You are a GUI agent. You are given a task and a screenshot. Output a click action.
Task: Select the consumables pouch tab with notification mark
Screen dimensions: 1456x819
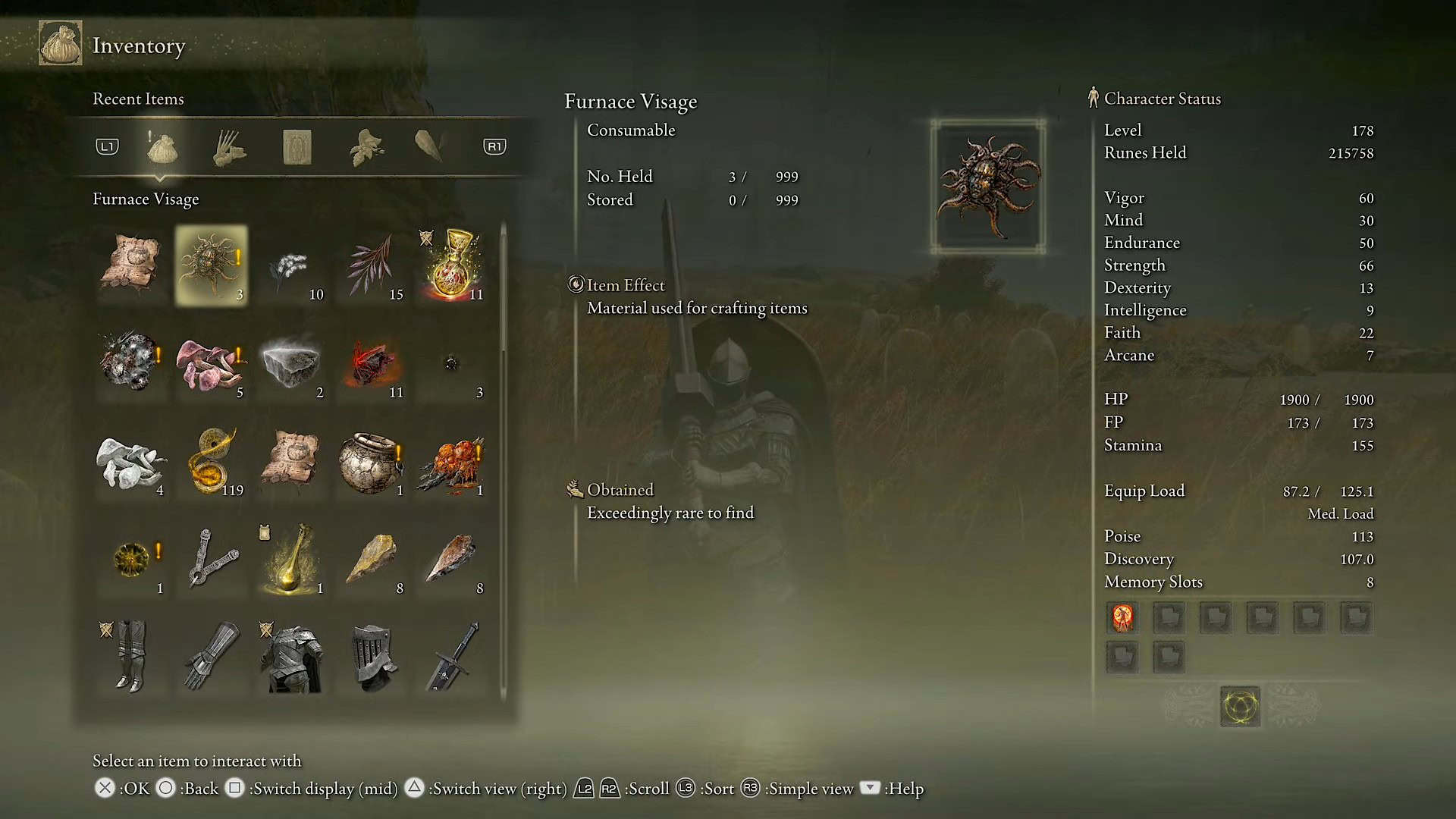(x=162, y=149)
